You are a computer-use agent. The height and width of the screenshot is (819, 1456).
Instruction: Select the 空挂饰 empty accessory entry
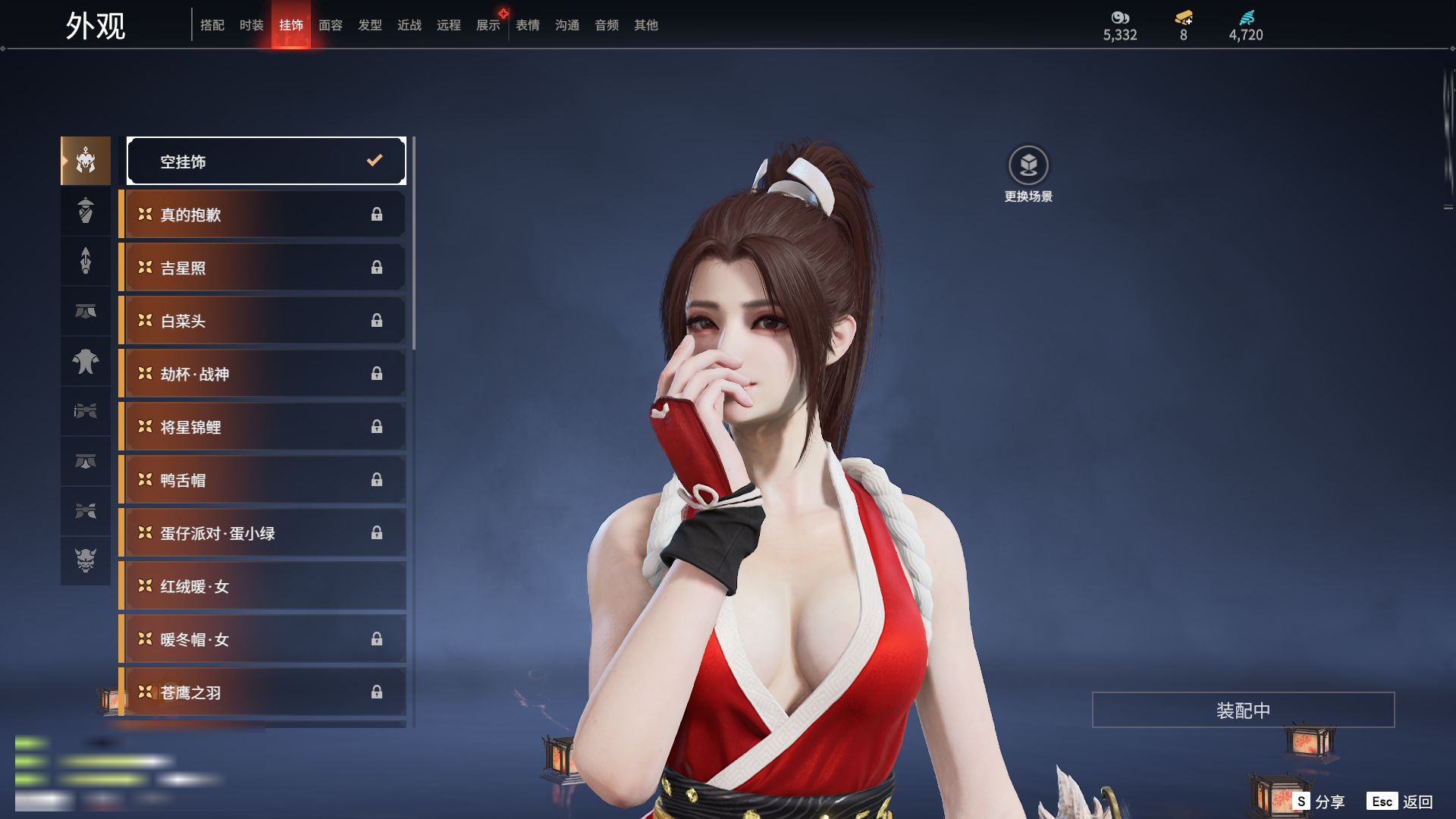click(x=266, y=161)
